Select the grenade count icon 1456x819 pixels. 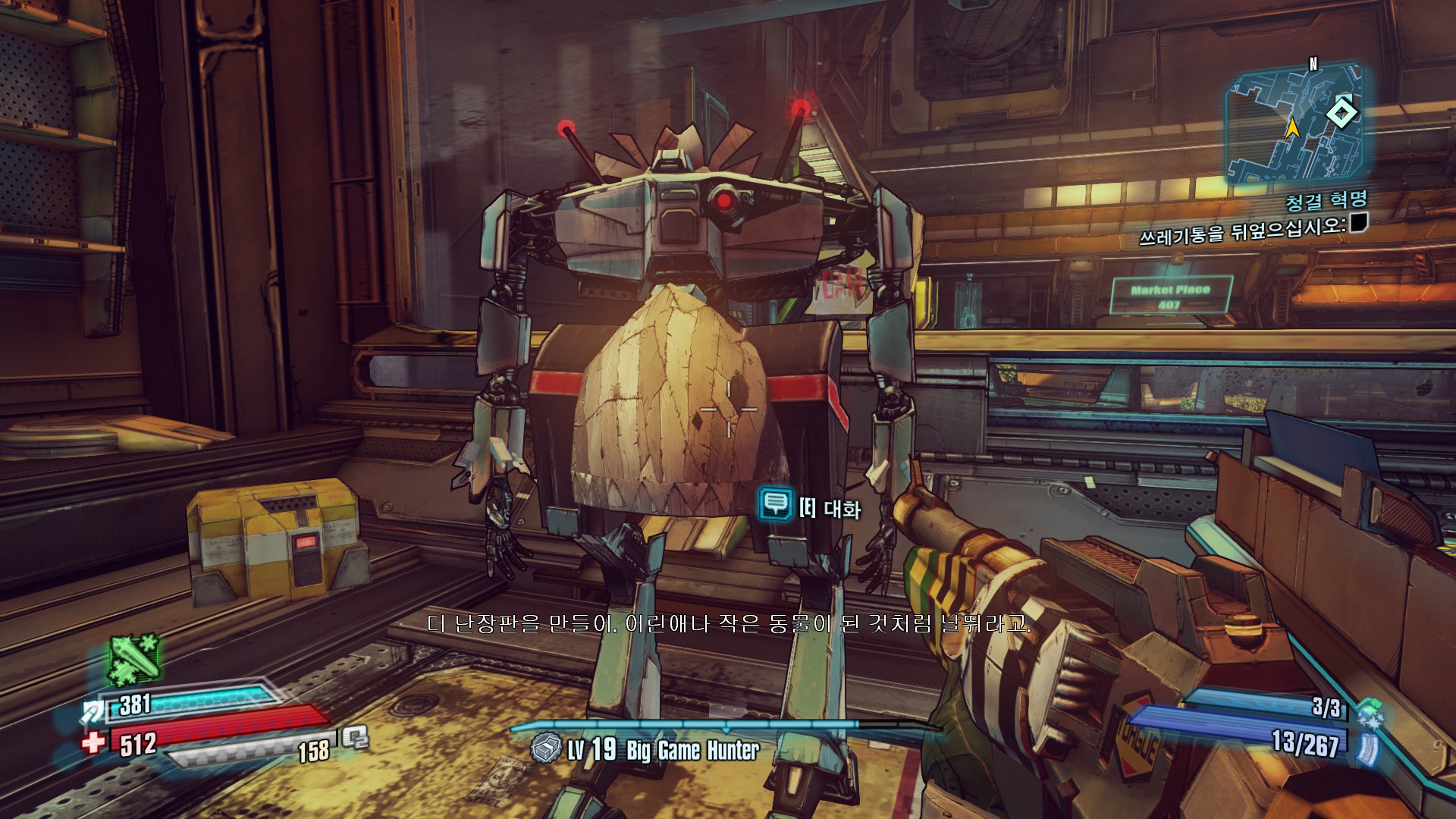[x=1370, y=713]
